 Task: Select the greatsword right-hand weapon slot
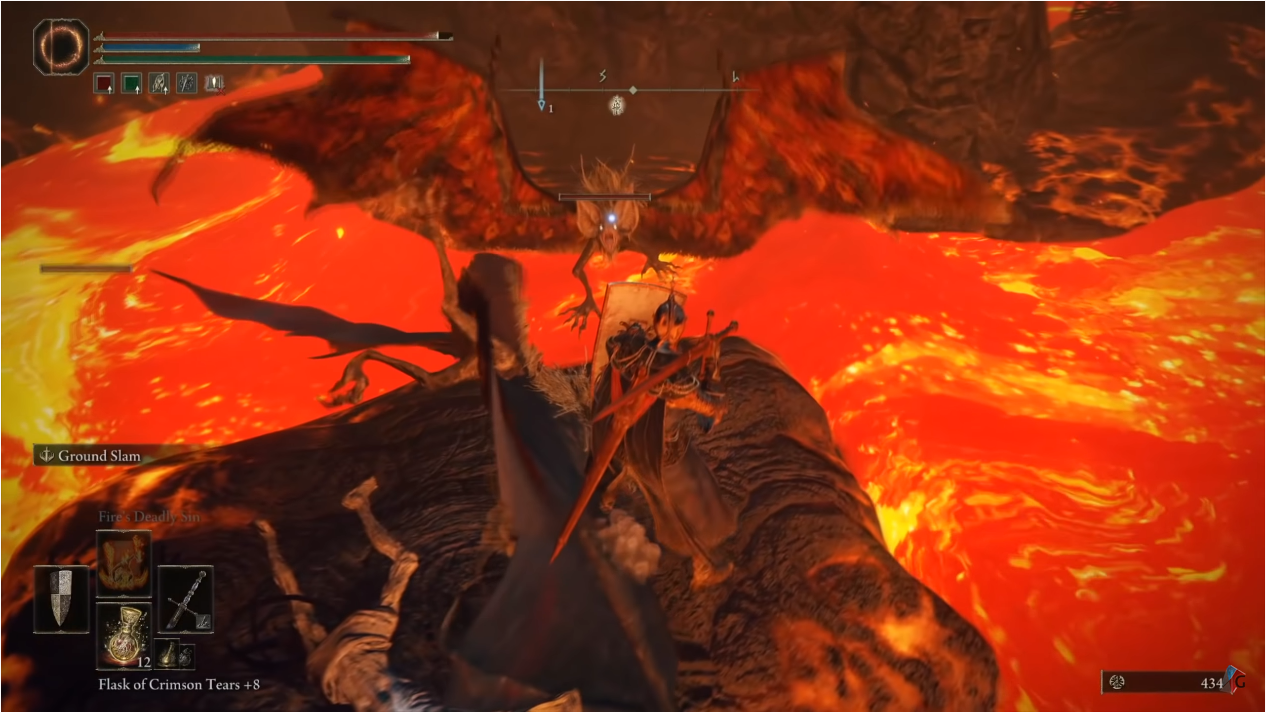[x=185, y=599]
